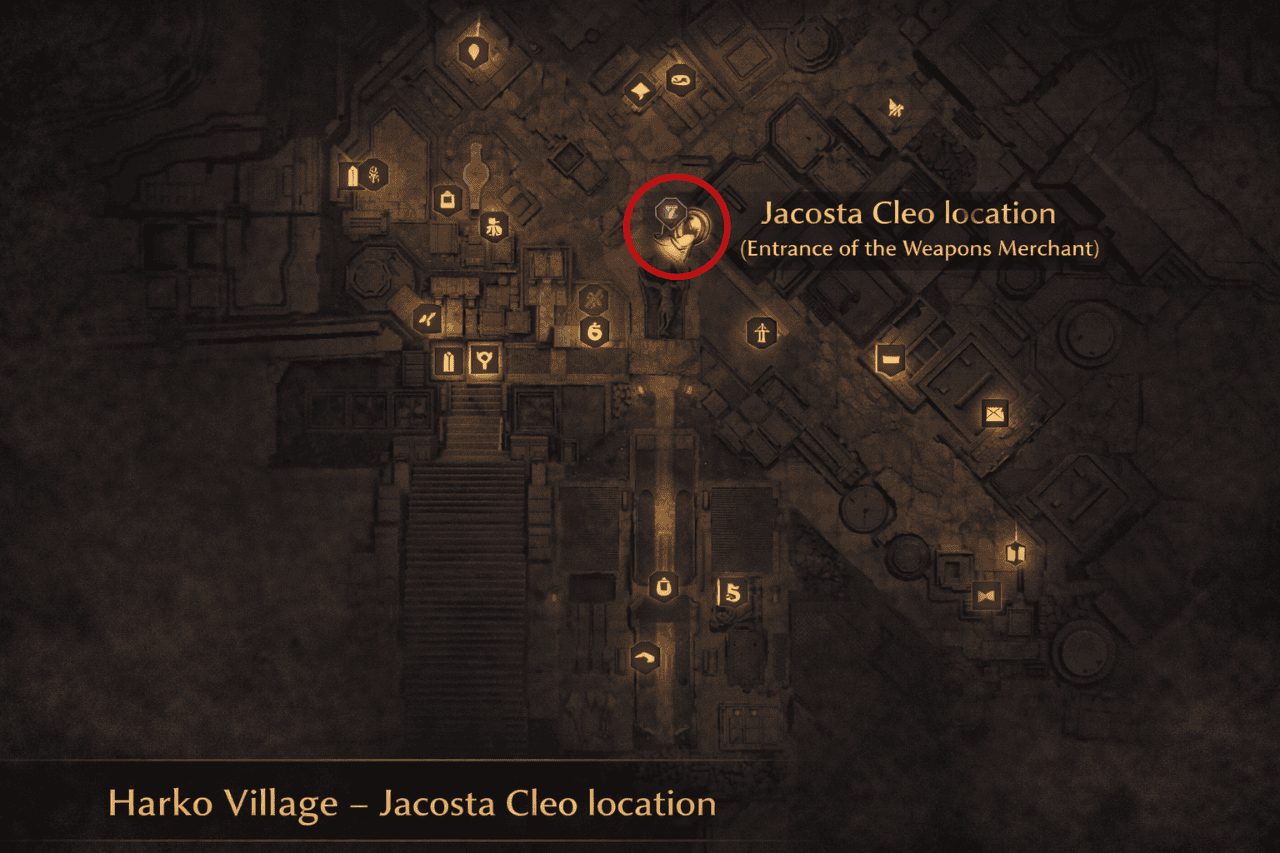
Task: Open the pouch map marker
Action: 661,587
